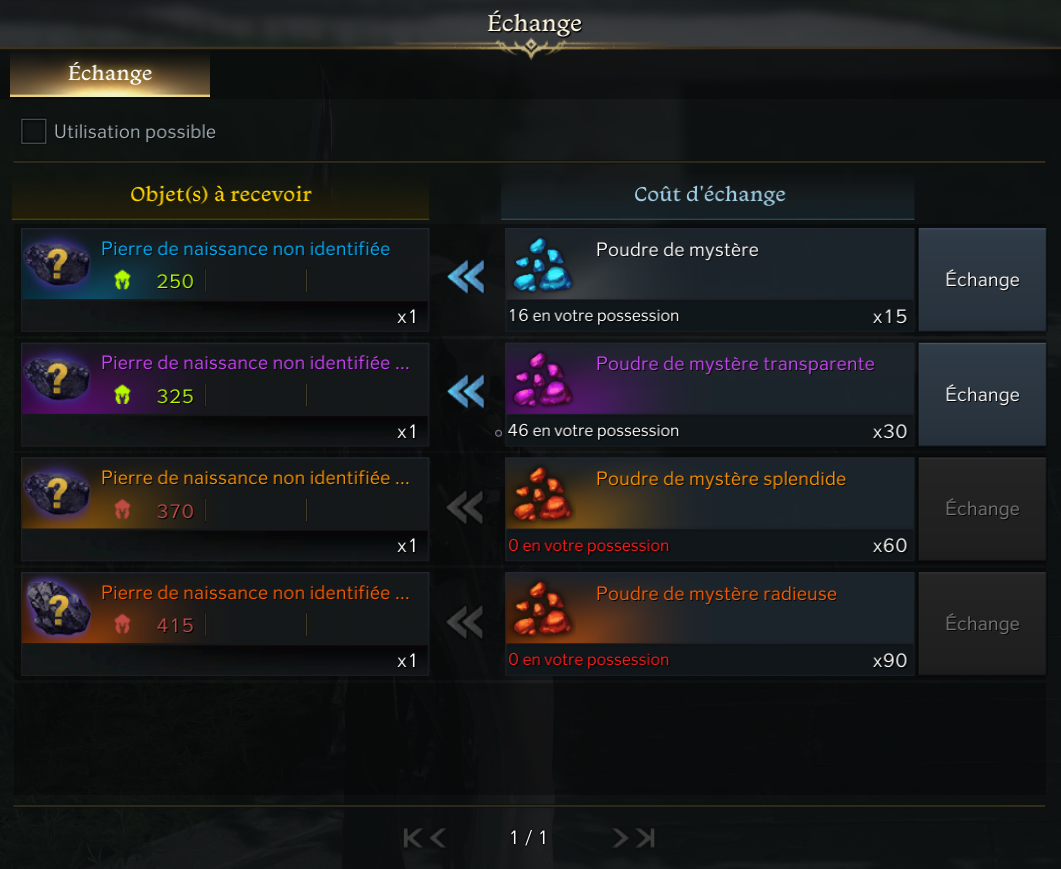The height and width of the screenshot is (869, 1061).
Task: Jump to the last exchange page
Action: tap(646, 838)
